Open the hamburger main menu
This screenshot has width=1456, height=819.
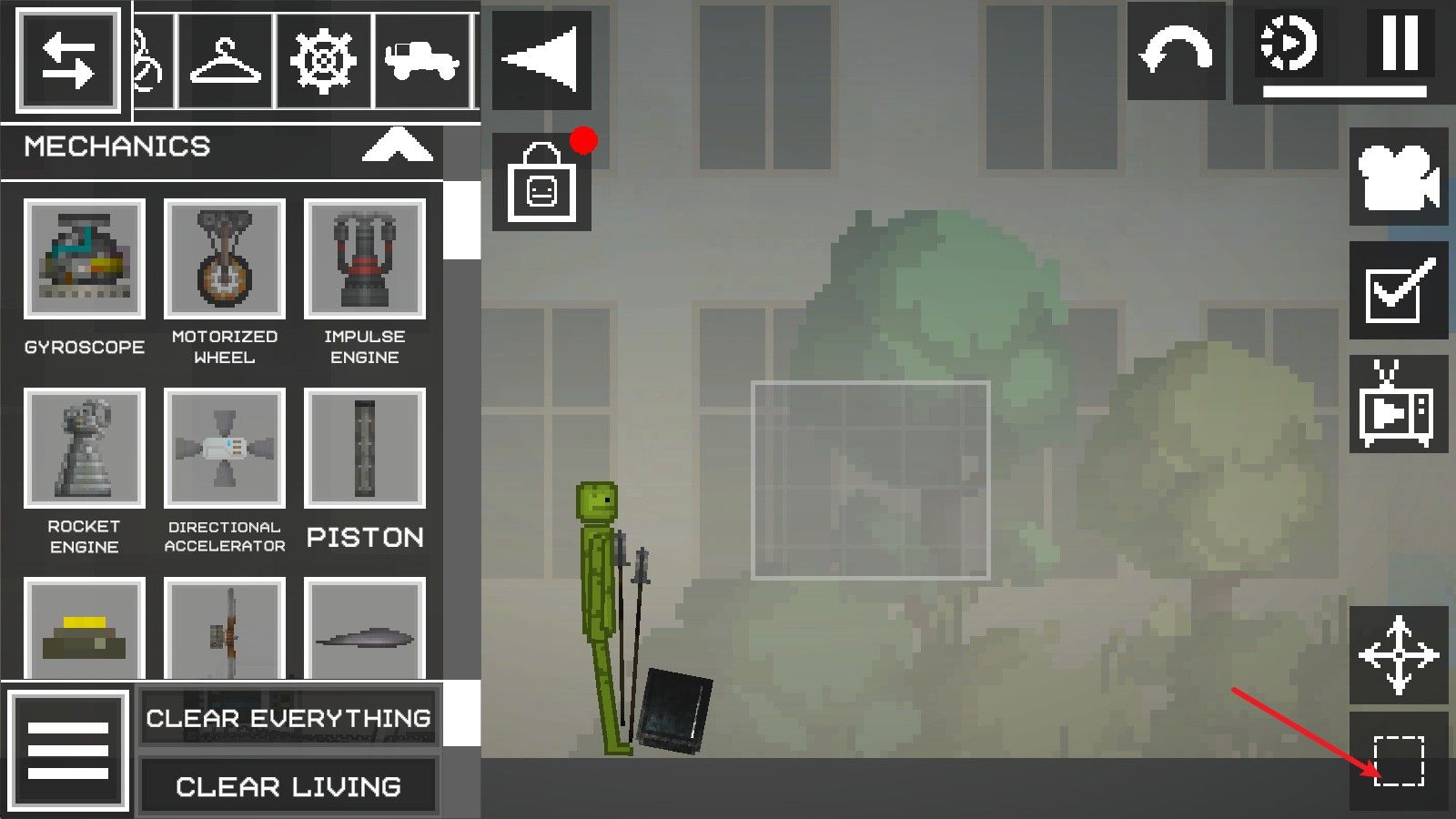tap(68, 752)
